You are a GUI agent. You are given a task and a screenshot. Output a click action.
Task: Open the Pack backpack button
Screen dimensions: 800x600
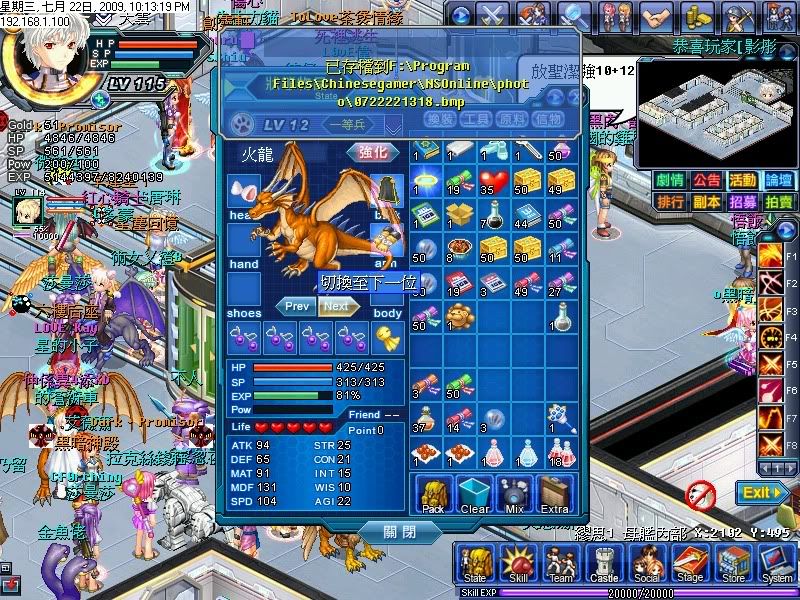coord(433,496)
